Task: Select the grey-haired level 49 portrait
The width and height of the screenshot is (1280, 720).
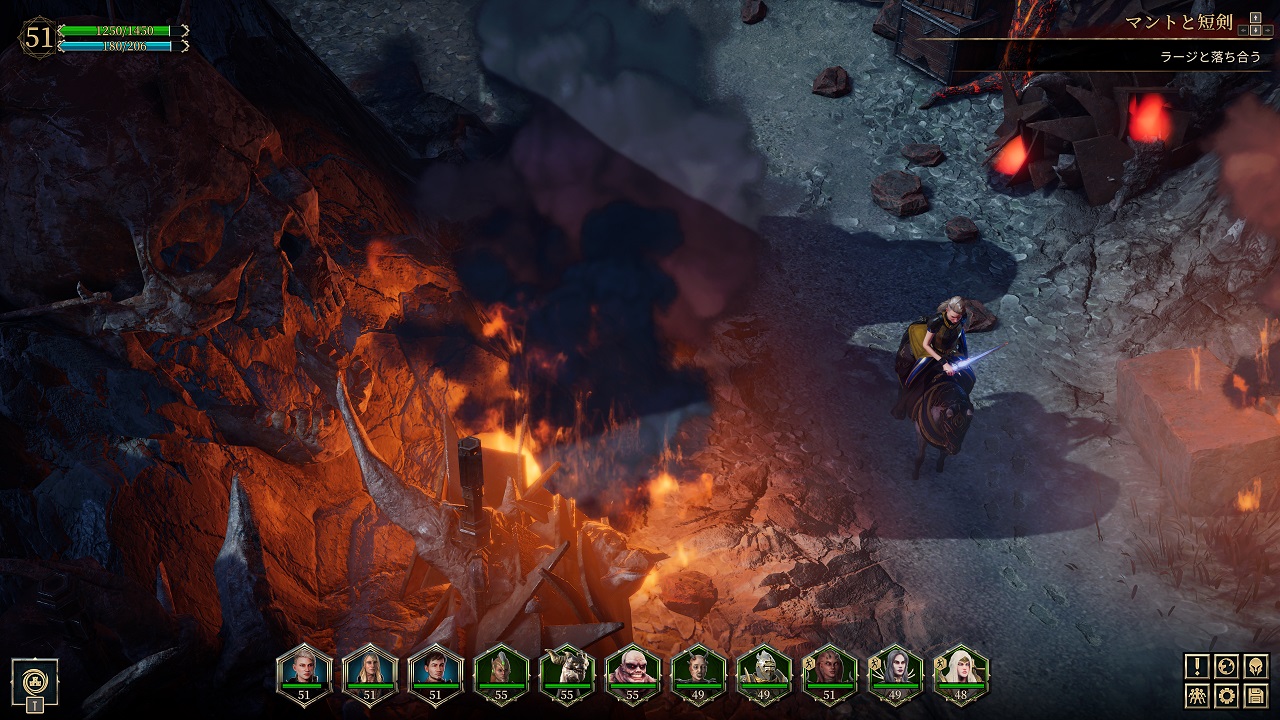Action: (x=895, y=668)
